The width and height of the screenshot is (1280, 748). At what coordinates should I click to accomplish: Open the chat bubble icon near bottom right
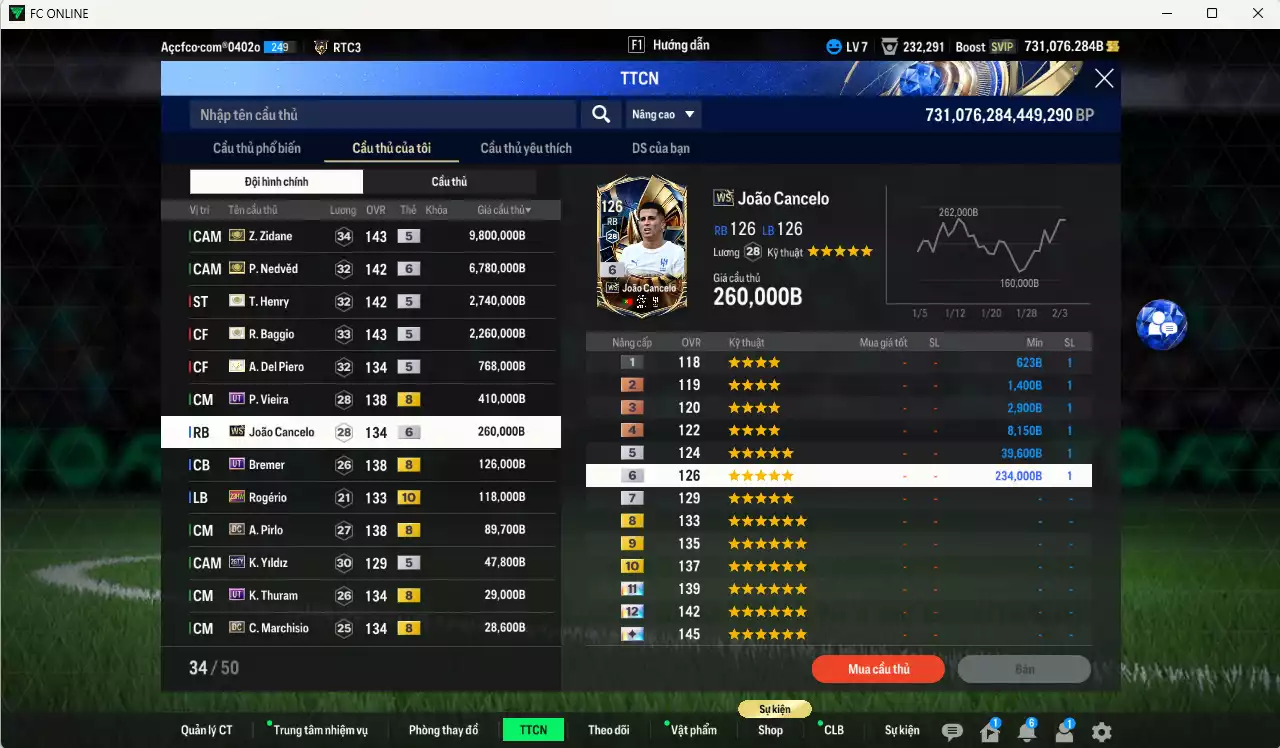coord(952,732)
